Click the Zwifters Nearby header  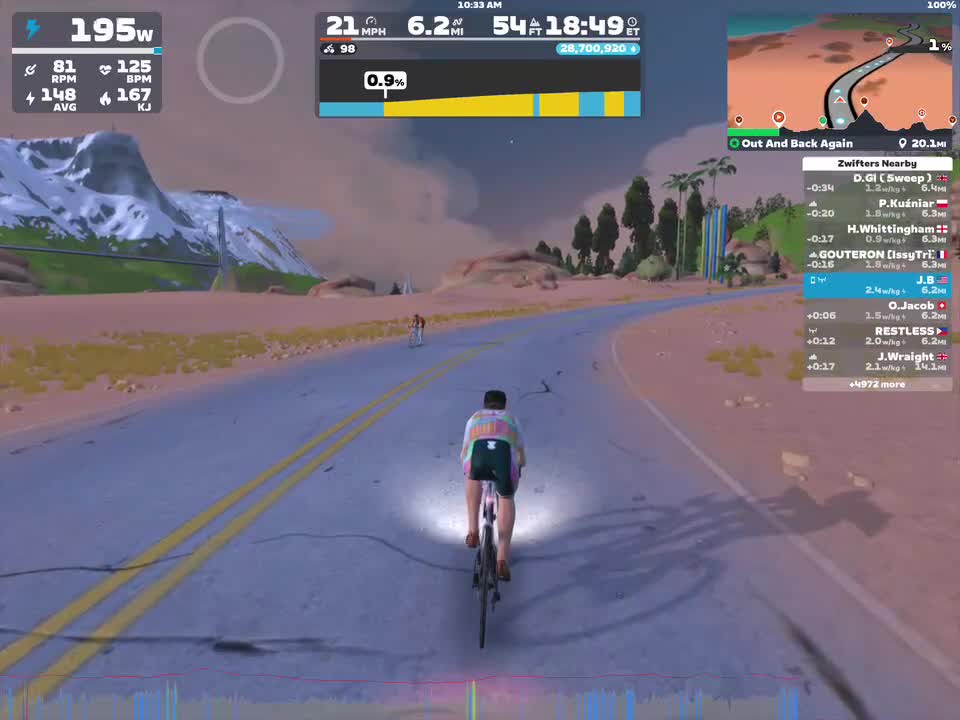click(x=876, y=163)
